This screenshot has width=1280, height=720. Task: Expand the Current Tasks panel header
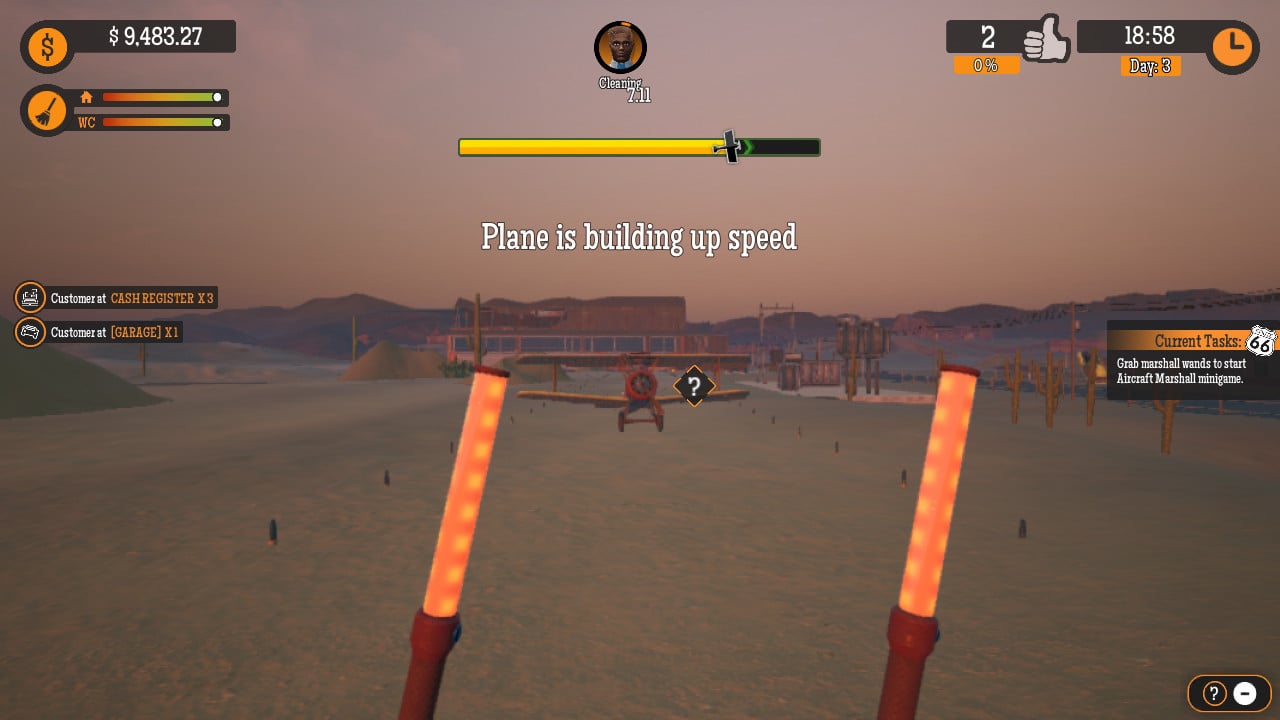point(1197,341)
